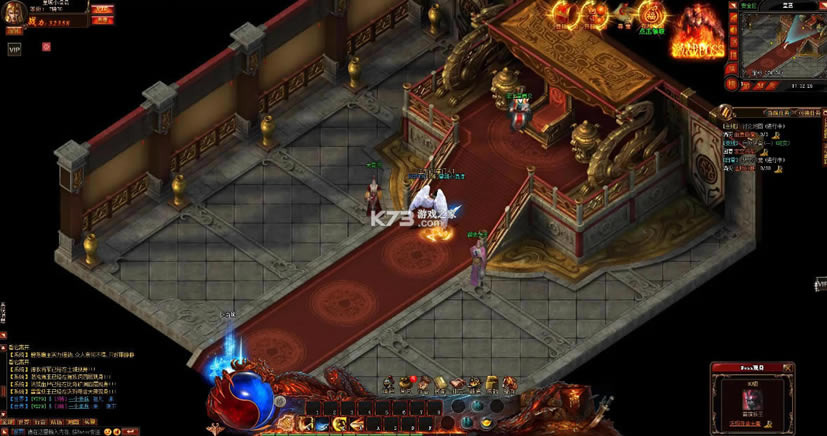827x436 pixels.
Task: Click the minimap
Action: [782, 45]
